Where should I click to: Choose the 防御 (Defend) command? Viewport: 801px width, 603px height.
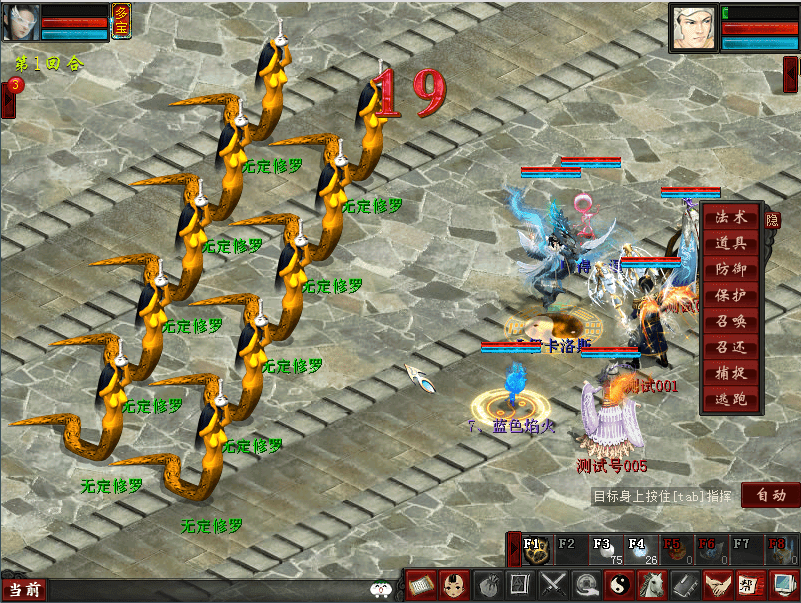pyautogui.click(x=731, y=269)
